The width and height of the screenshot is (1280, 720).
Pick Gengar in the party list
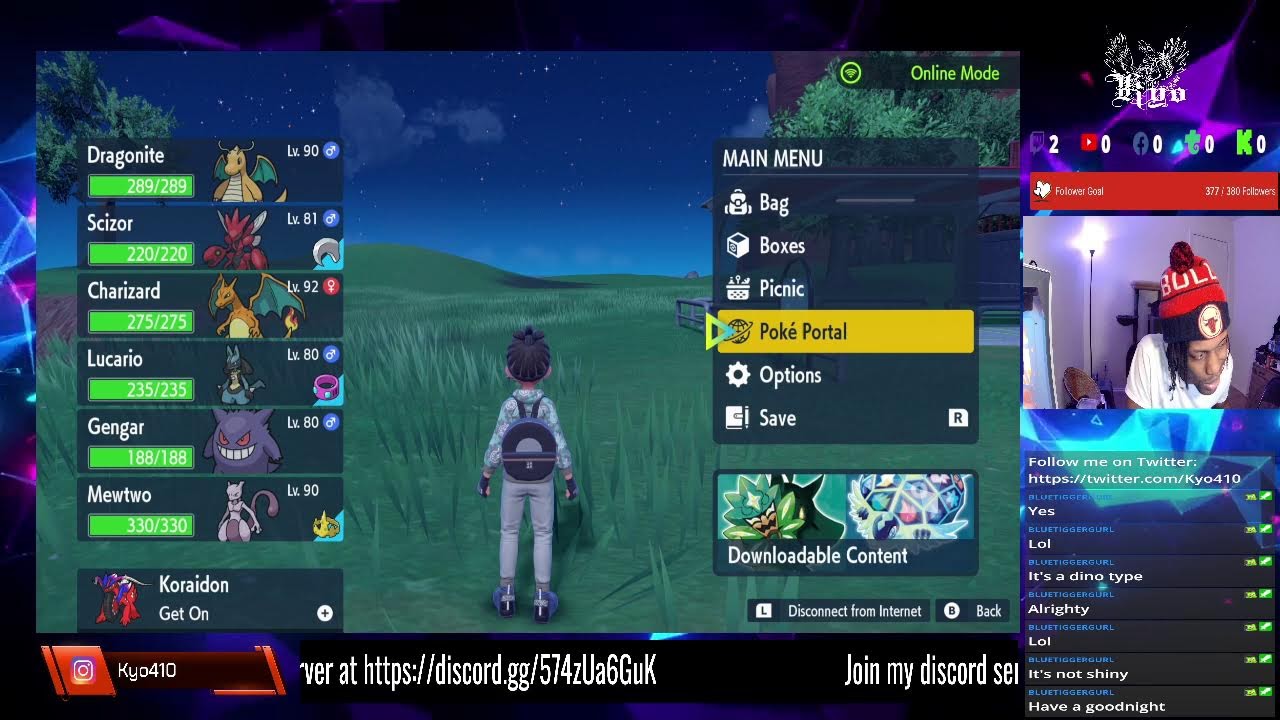pyautogui.click(x=210, y=442)
